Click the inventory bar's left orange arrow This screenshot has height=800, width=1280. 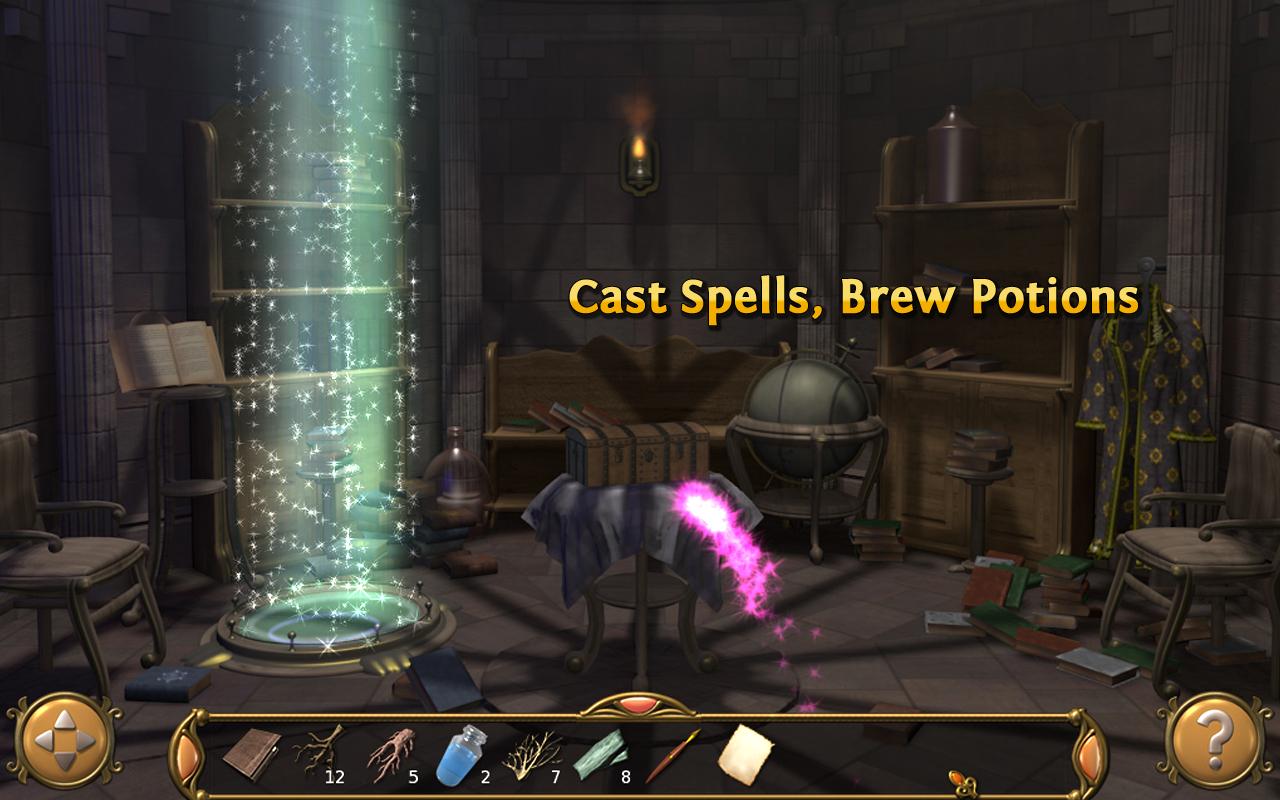click(186, 752)
